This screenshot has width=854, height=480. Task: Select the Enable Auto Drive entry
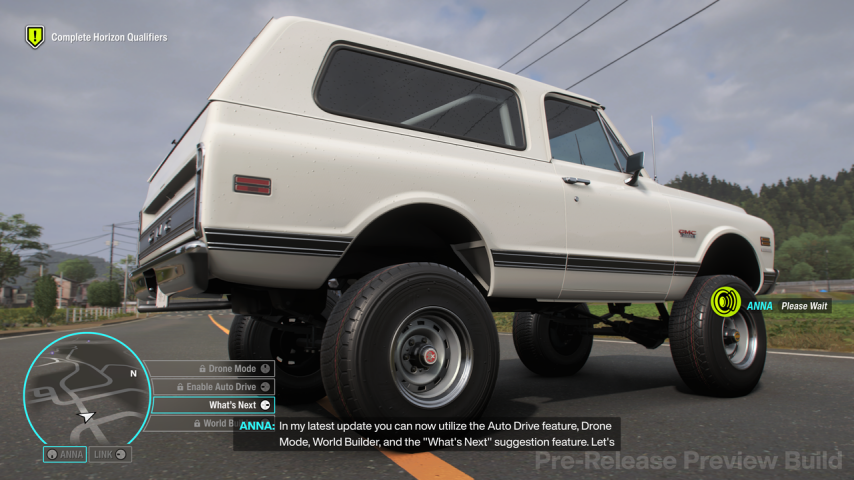211,387
